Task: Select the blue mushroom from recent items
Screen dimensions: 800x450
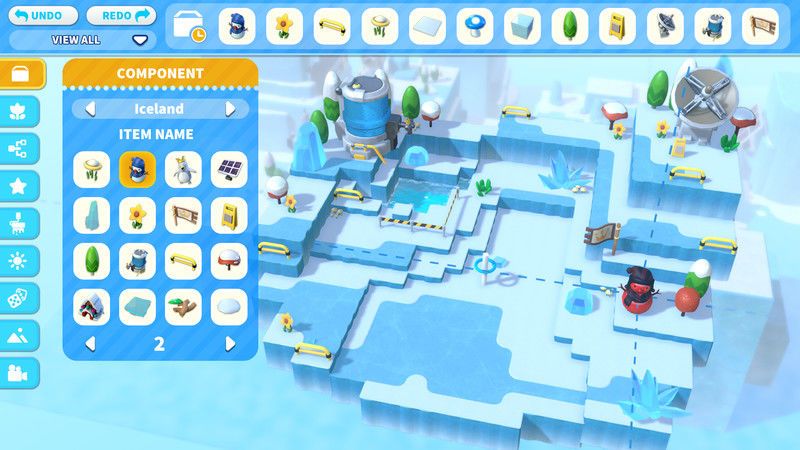Action: pyautogui.click(x=475, y=26)
